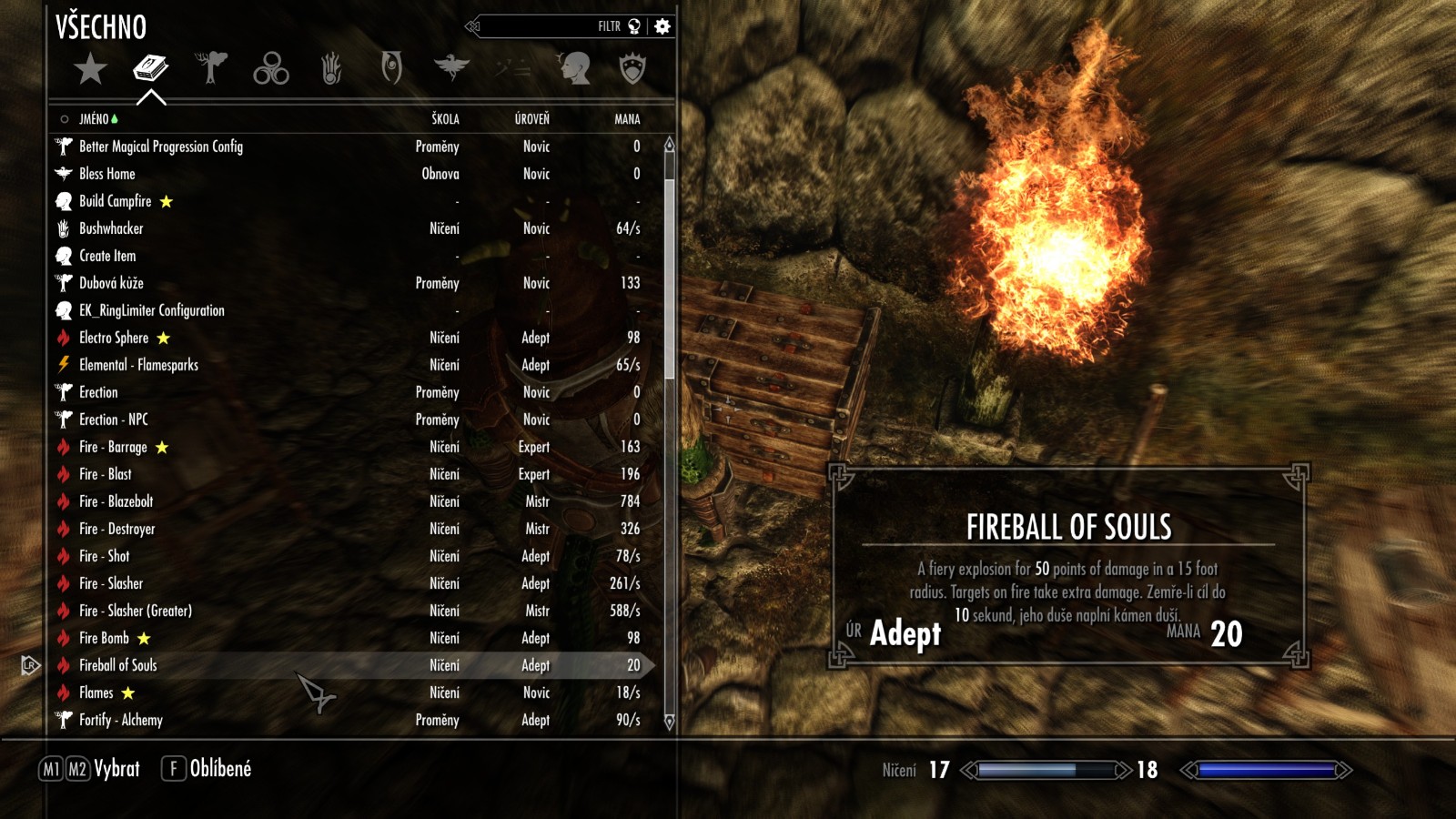Click the scrollbar down arrow
This screenshot has height=819, width=1456.
pyautogui.click(x=670, y=723)
